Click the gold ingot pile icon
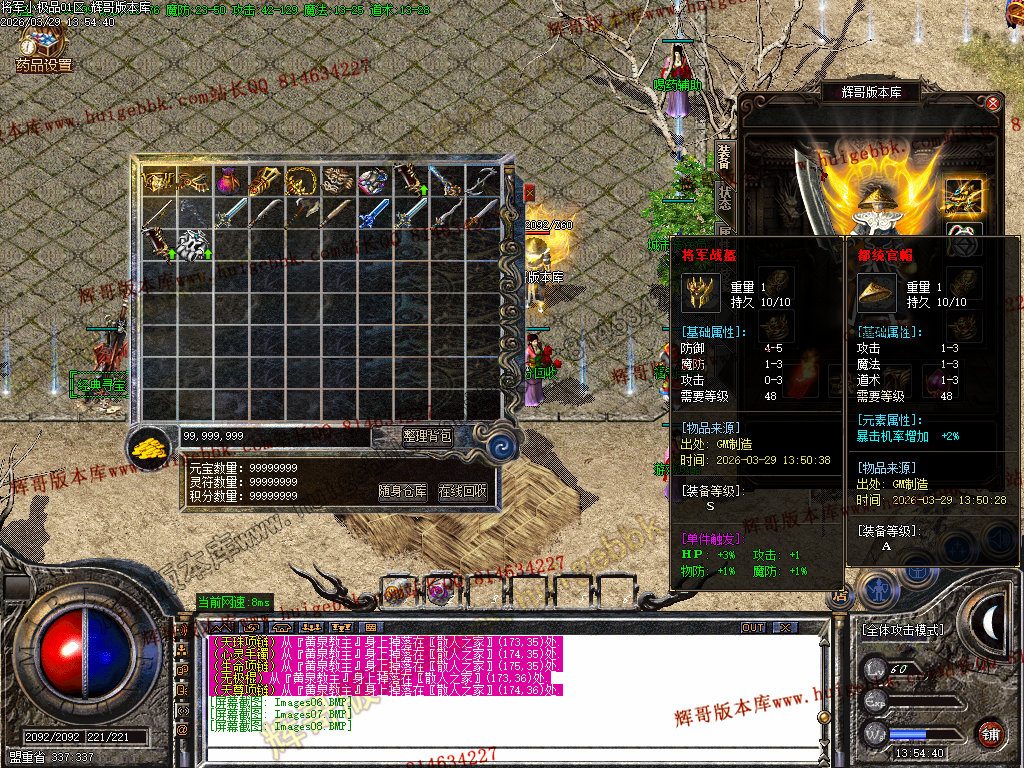This screenshot has width=1024, height=768. [x=150, y=446]
